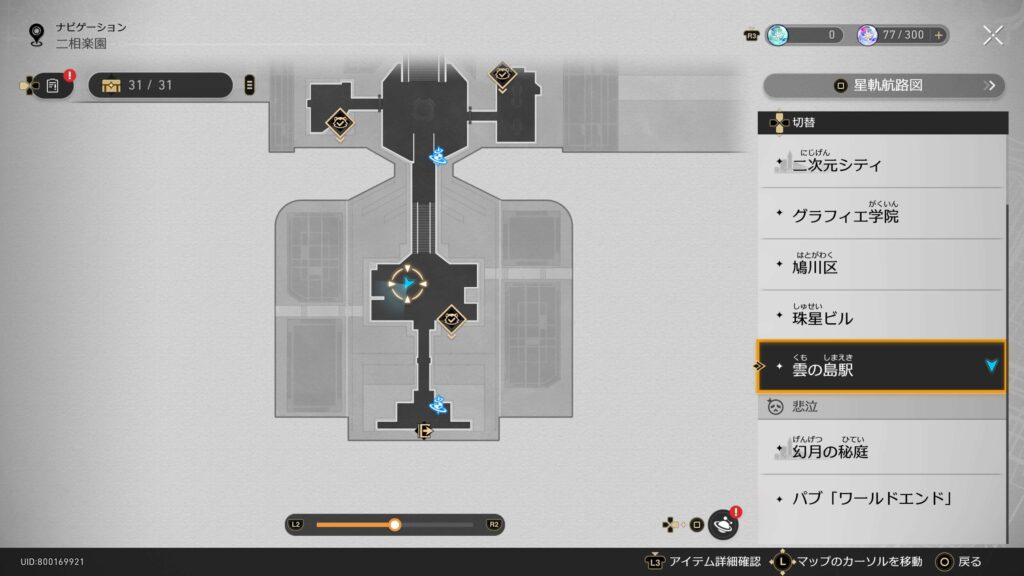
Task: Click the planet icon with red alert
Action: (723, 524)
